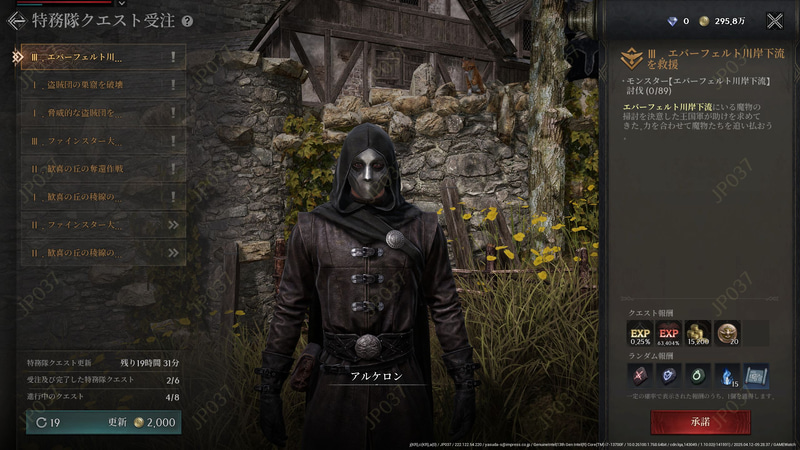Choose the 獣森の丘の奪還作戦 quest row
This screenshot has height=450, width=800.
pyautogui.click(x=100, y=169)
